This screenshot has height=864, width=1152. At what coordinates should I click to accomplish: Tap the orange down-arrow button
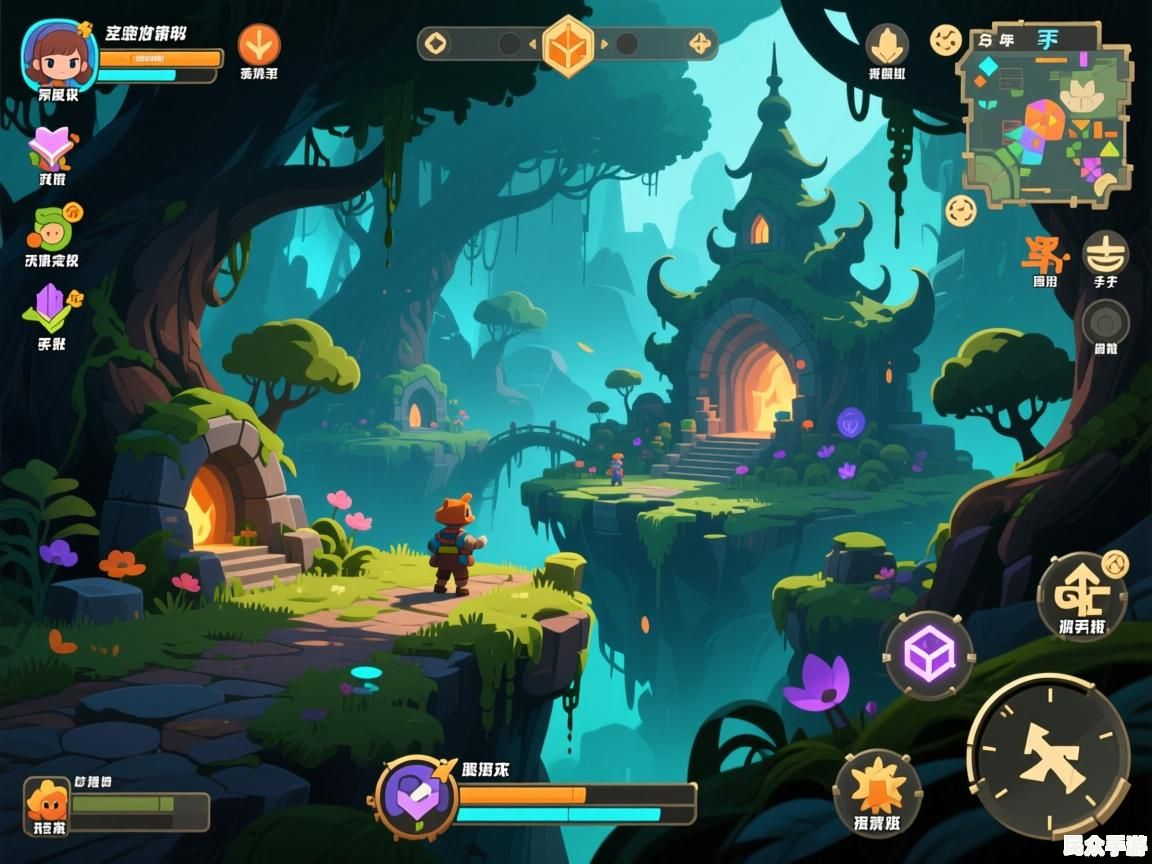point(259,45)
